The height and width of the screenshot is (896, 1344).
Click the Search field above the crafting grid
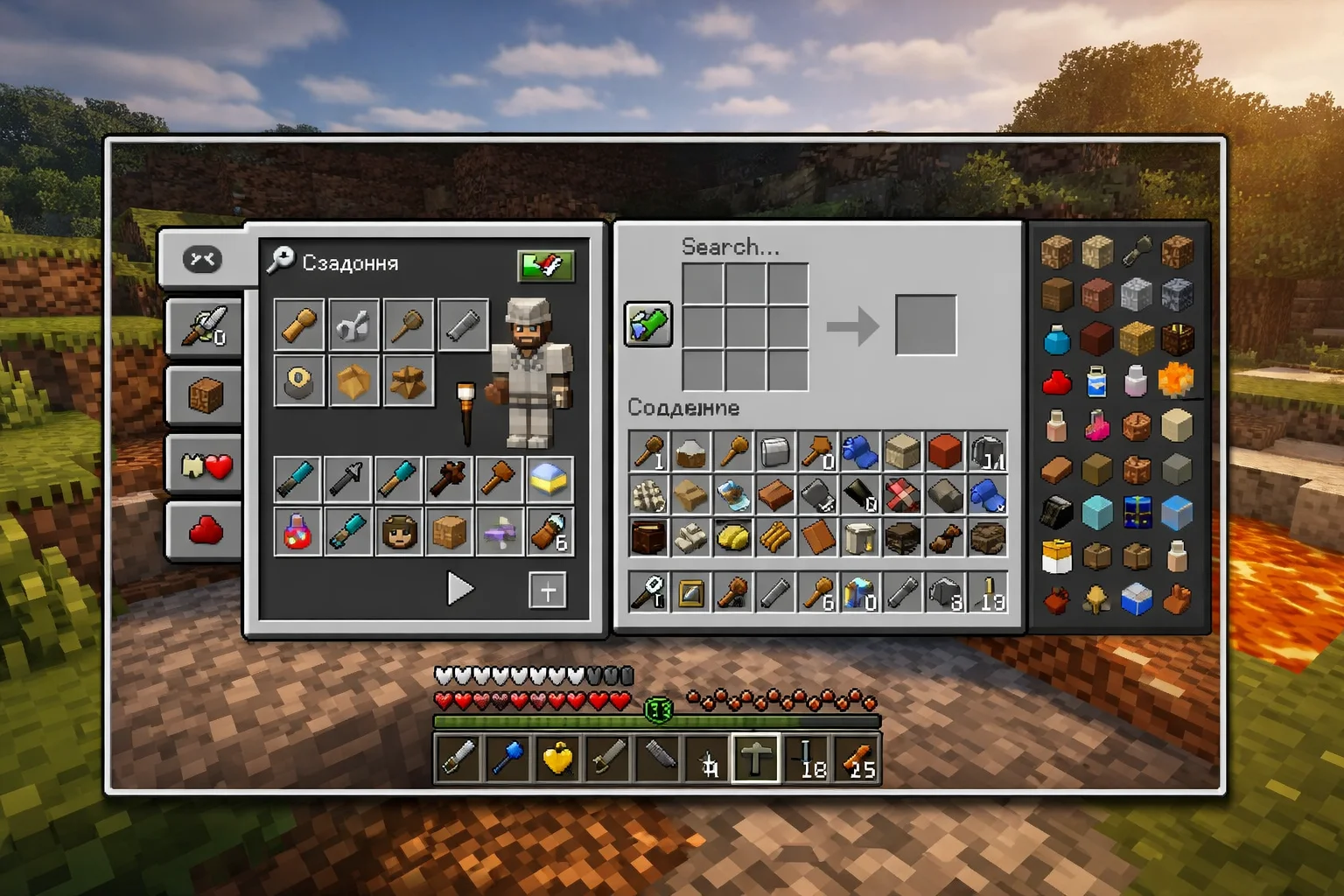(x=731, y=247)
